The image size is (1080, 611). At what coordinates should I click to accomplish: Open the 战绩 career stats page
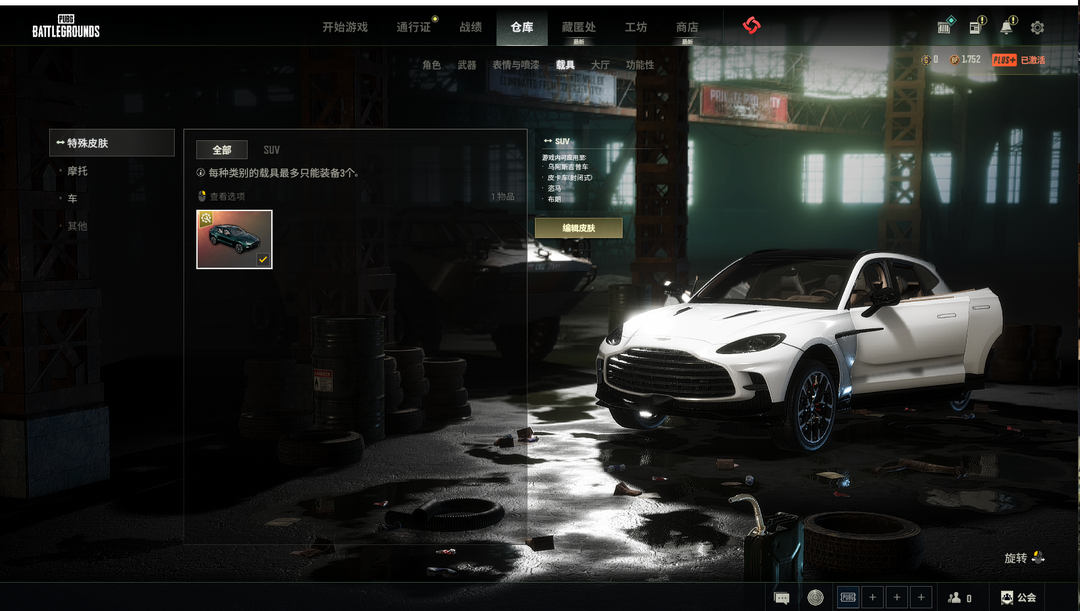click(470, 27)
